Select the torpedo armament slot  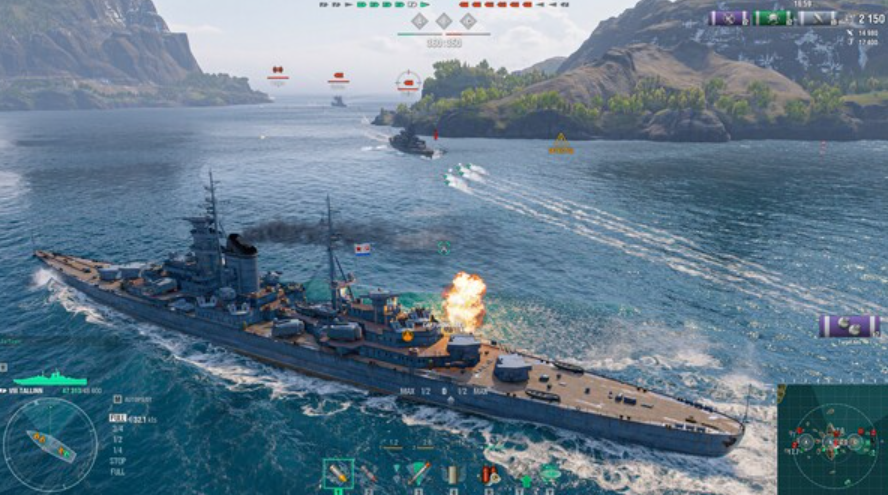(x=418, y=474)
